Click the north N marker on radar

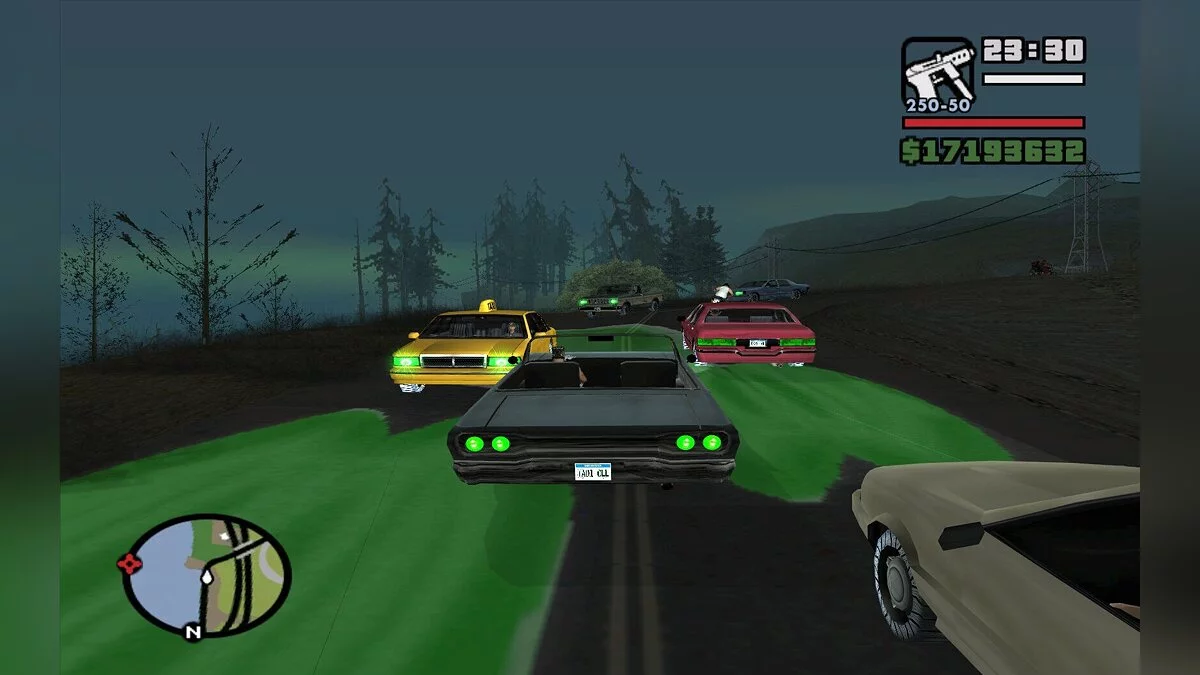pos(192,631)
